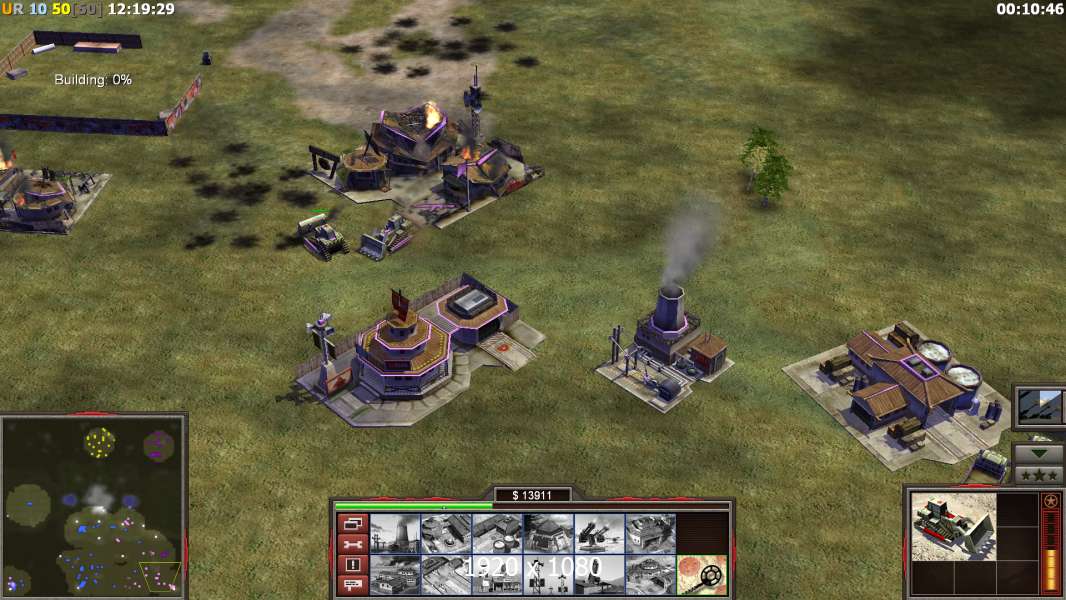Click the wrench button on the command bar
The image size is (1066, 600).
[352, 544]
